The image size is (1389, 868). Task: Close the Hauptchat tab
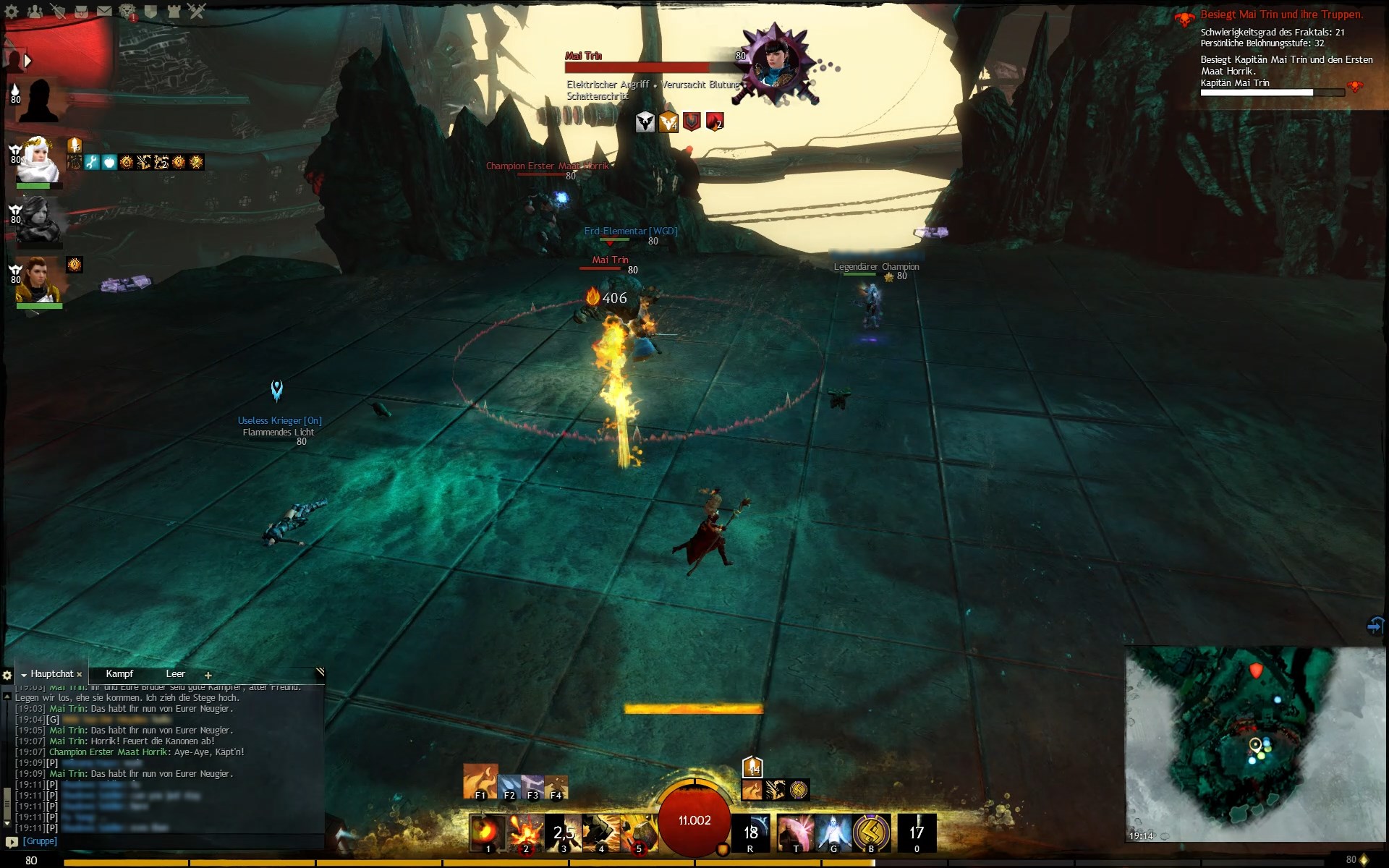[x=80, y=674]
